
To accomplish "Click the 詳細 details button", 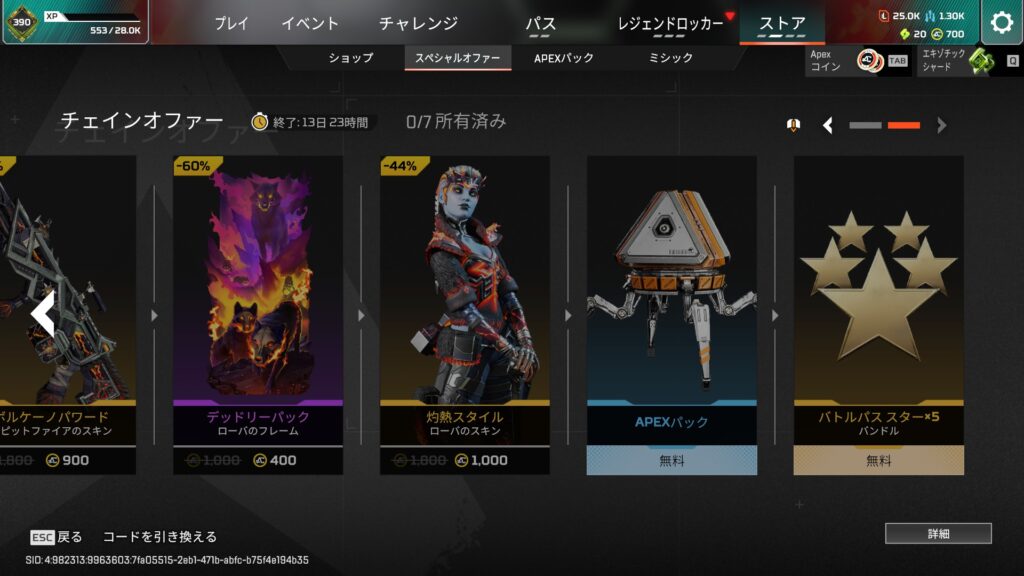I will click(x=937, y=533).
